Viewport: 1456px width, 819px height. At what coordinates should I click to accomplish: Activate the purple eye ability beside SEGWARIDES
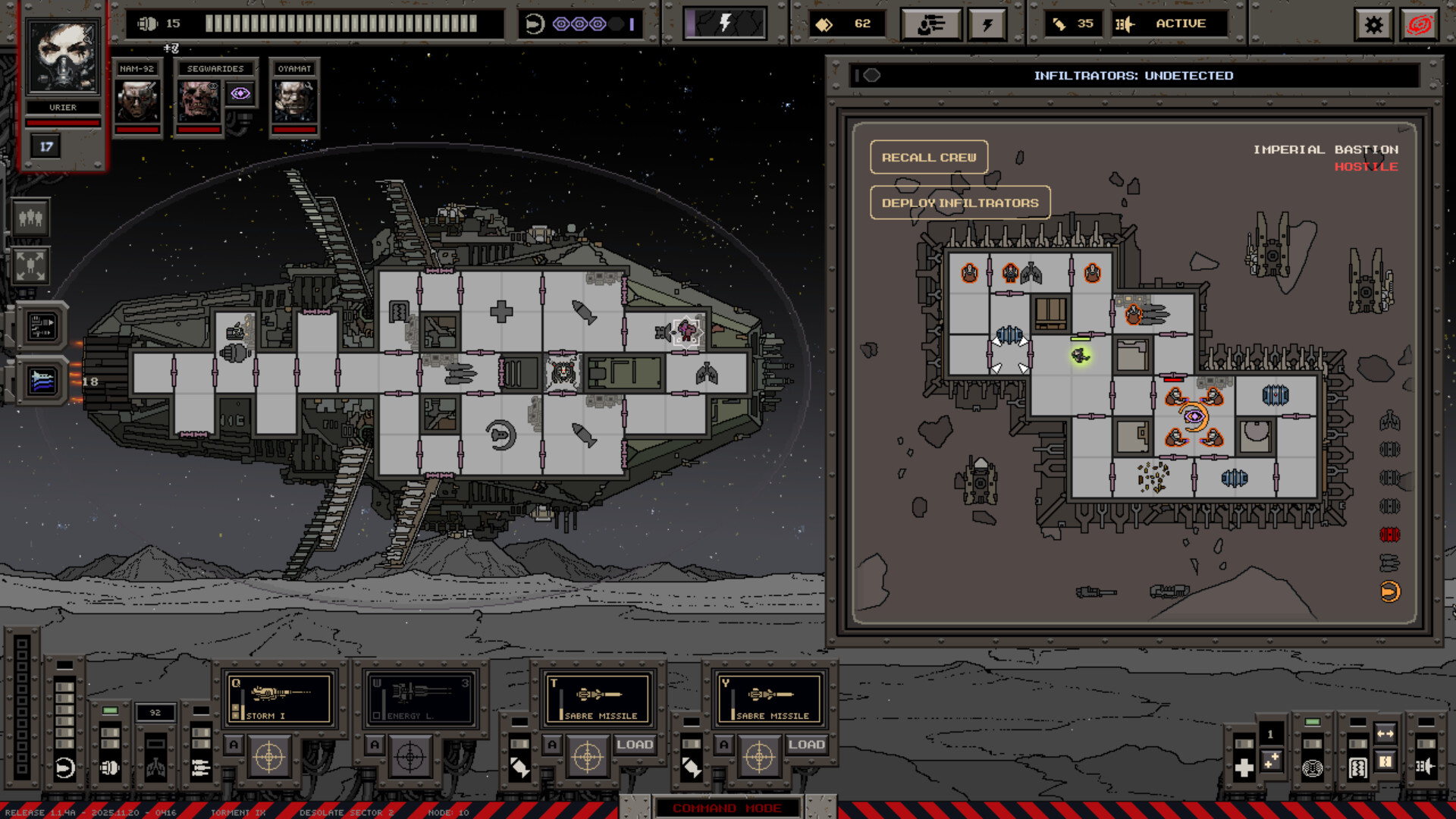pos(240,93)
